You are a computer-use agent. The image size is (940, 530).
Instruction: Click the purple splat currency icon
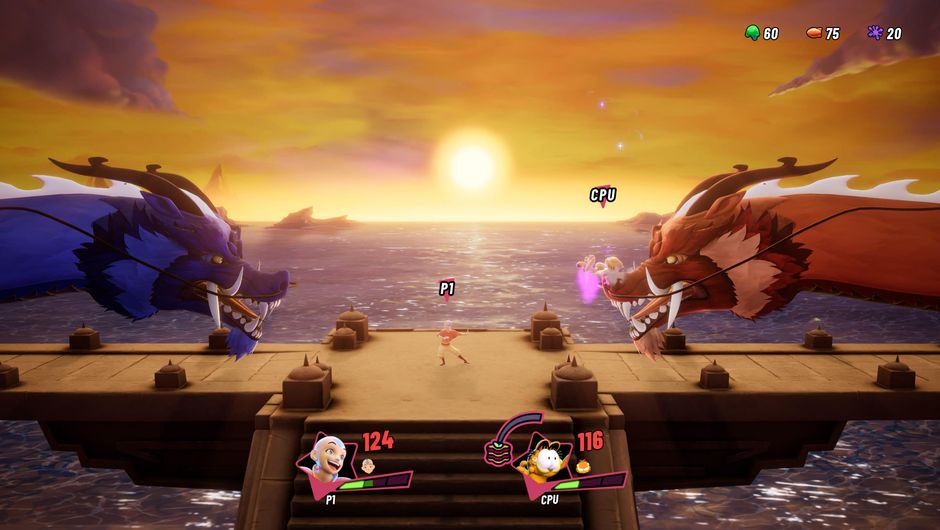(x=875, y=33)
